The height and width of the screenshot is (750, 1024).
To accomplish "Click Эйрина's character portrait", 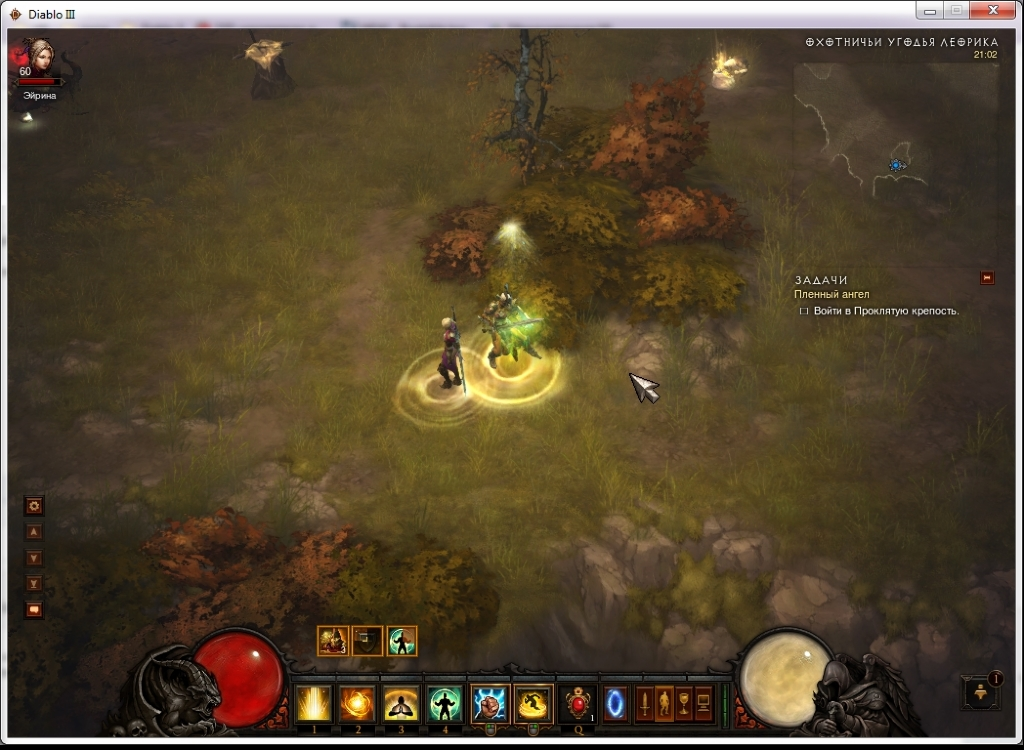I will [40, 55].
